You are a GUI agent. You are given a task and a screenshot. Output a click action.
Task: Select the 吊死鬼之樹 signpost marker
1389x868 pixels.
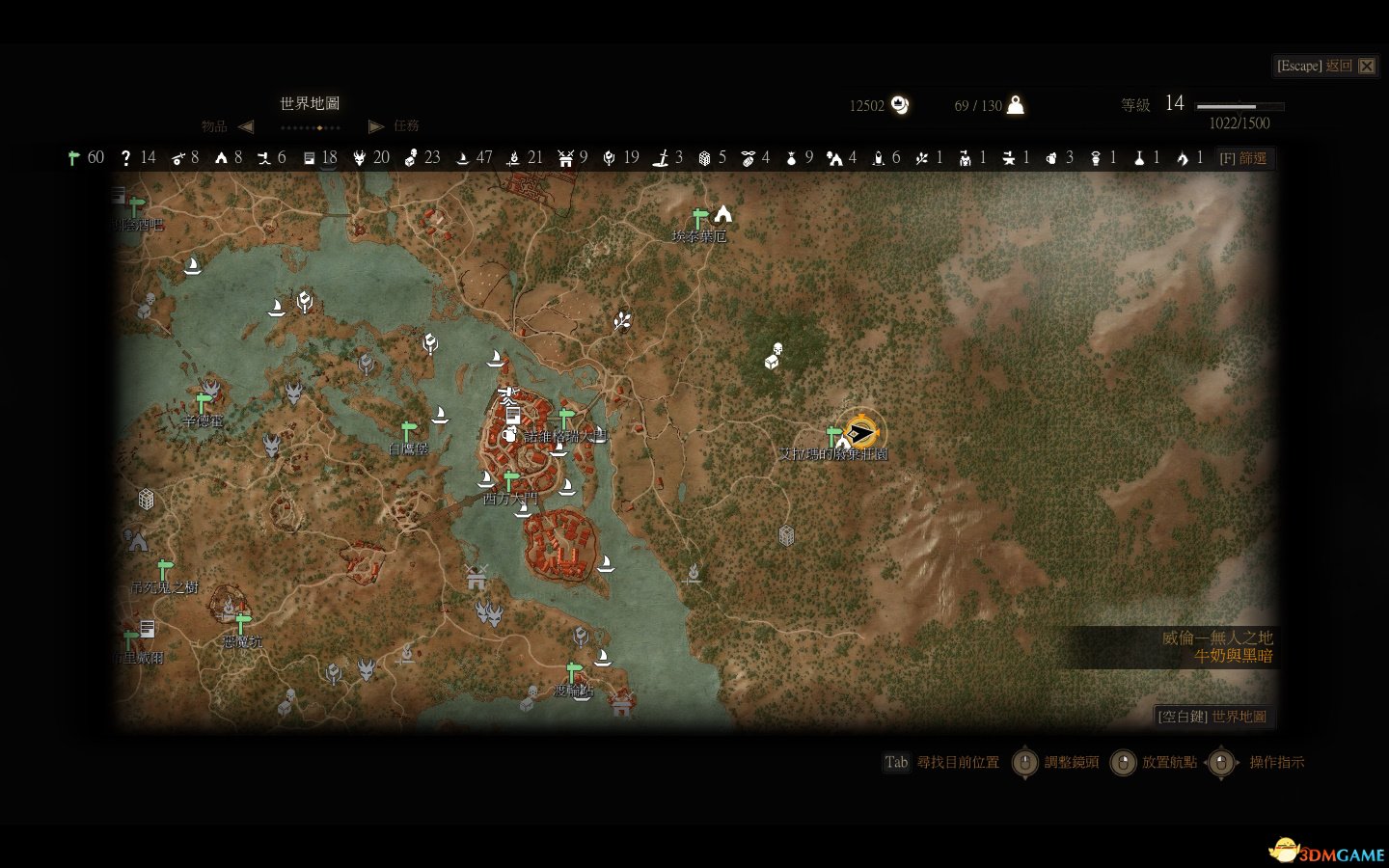pyautogui.click(x=164, y=568)
